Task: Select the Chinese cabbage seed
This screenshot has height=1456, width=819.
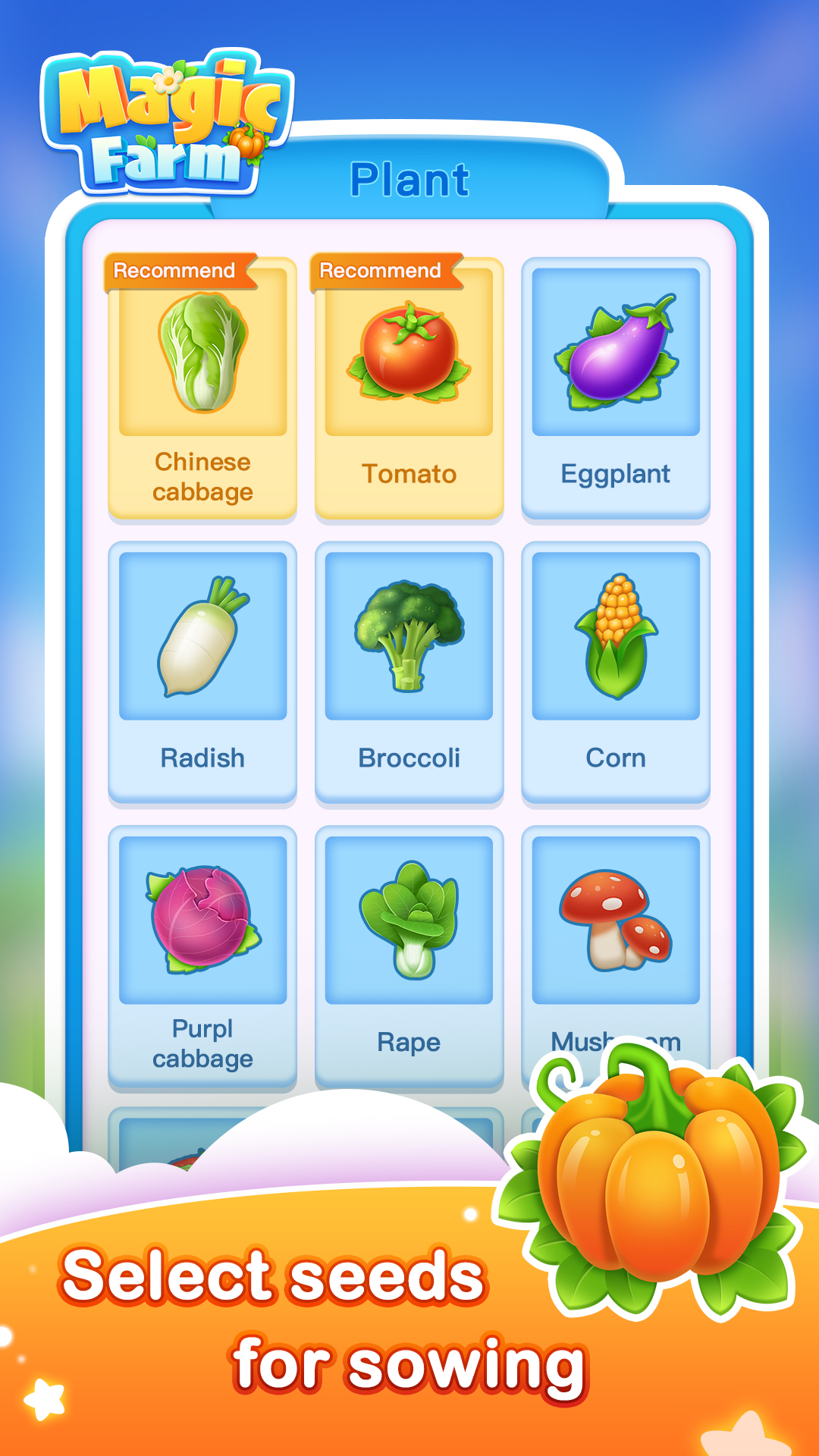Action: pos(202,388)
